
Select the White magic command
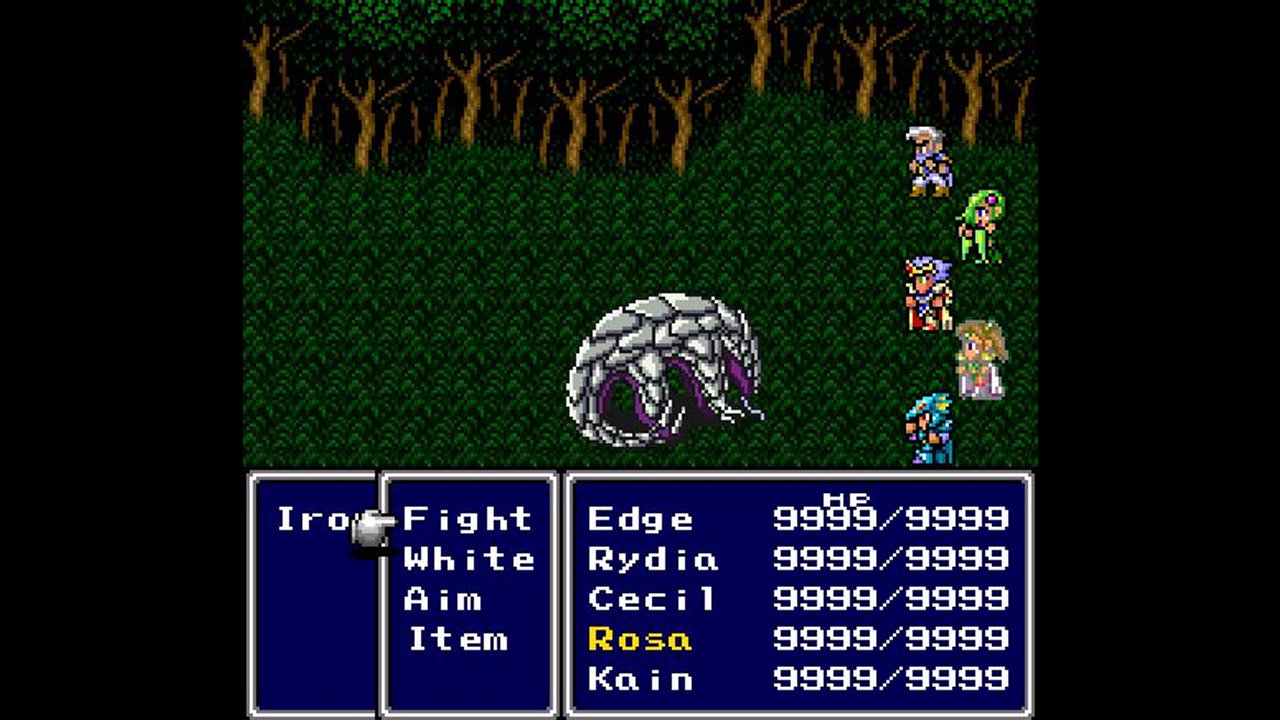(468, 559)
